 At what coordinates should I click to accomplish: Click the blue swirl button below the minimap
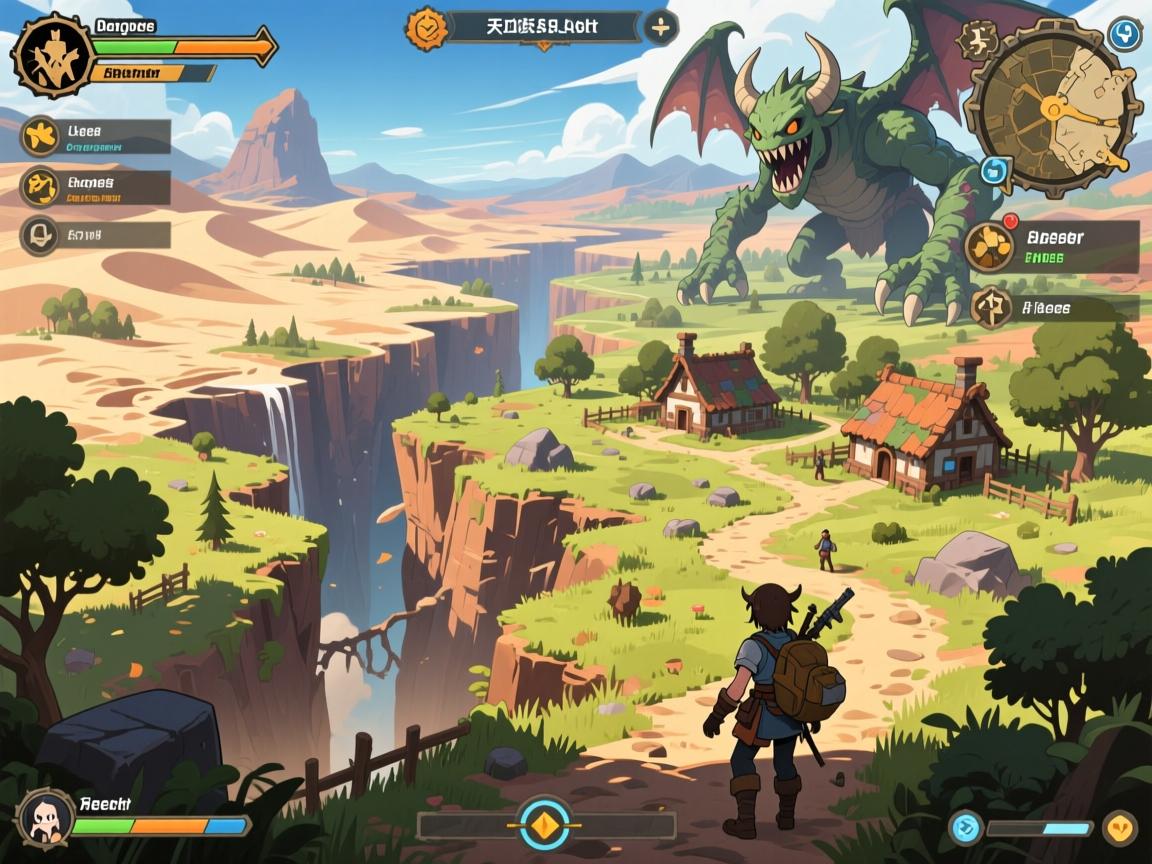pos(996,170)
